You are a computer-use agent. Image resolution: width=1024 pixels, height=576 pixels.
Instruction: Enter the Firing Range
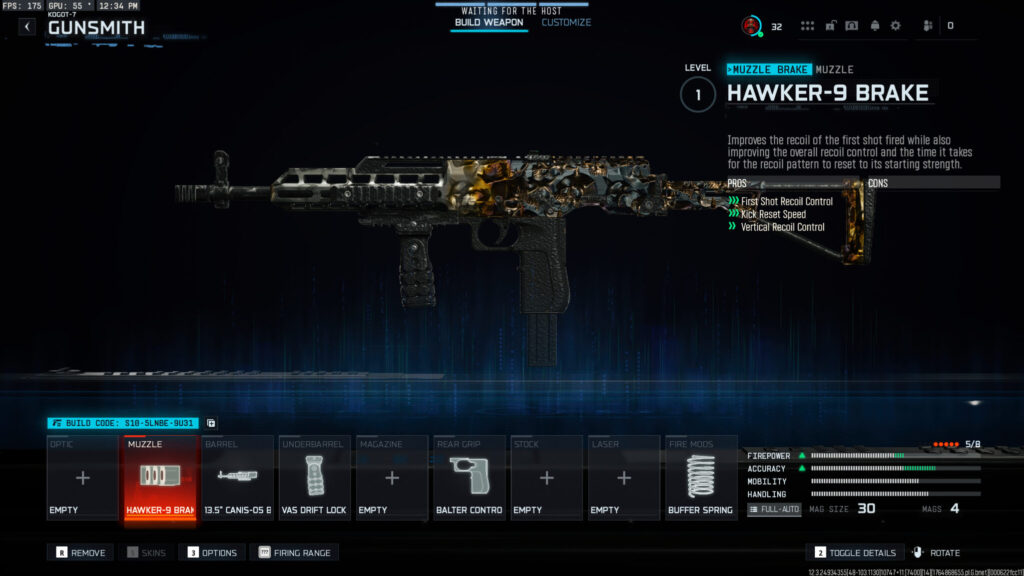point(295,552)
